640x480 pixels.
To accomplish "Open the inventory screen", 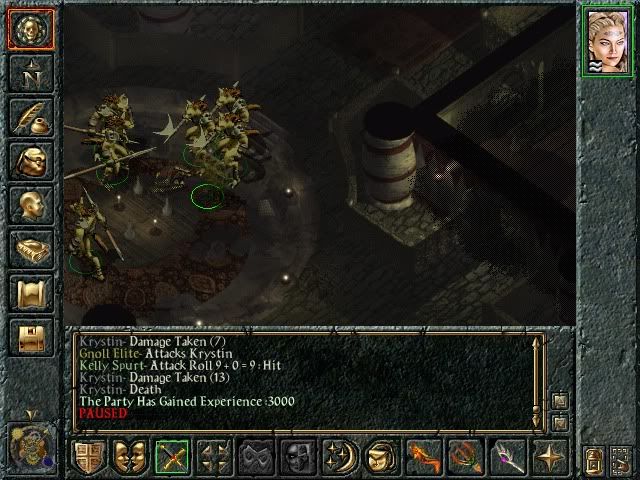I will 30,160.
